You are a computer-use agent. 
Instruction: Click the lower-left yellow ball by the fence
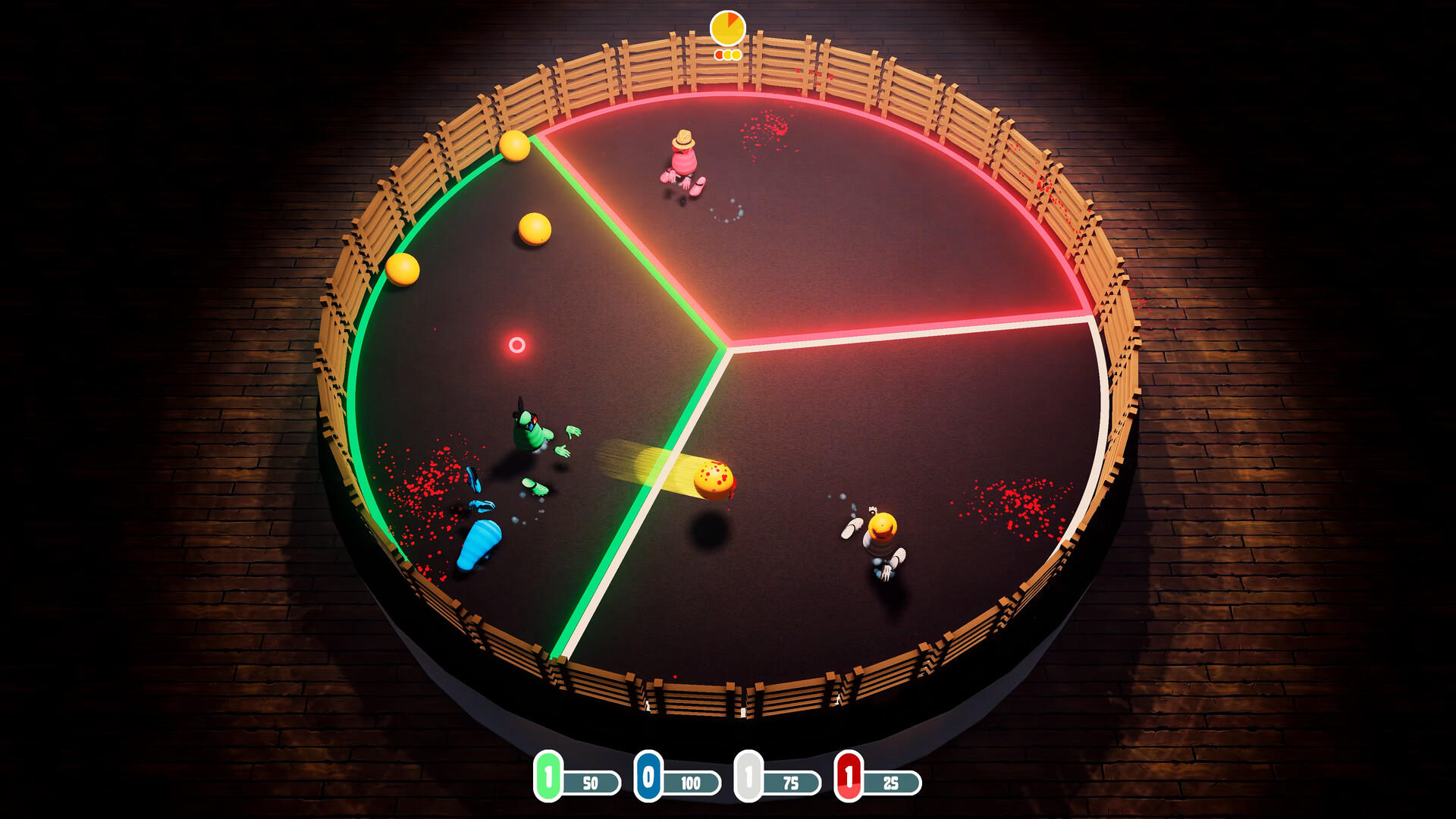tap(403, 270)
